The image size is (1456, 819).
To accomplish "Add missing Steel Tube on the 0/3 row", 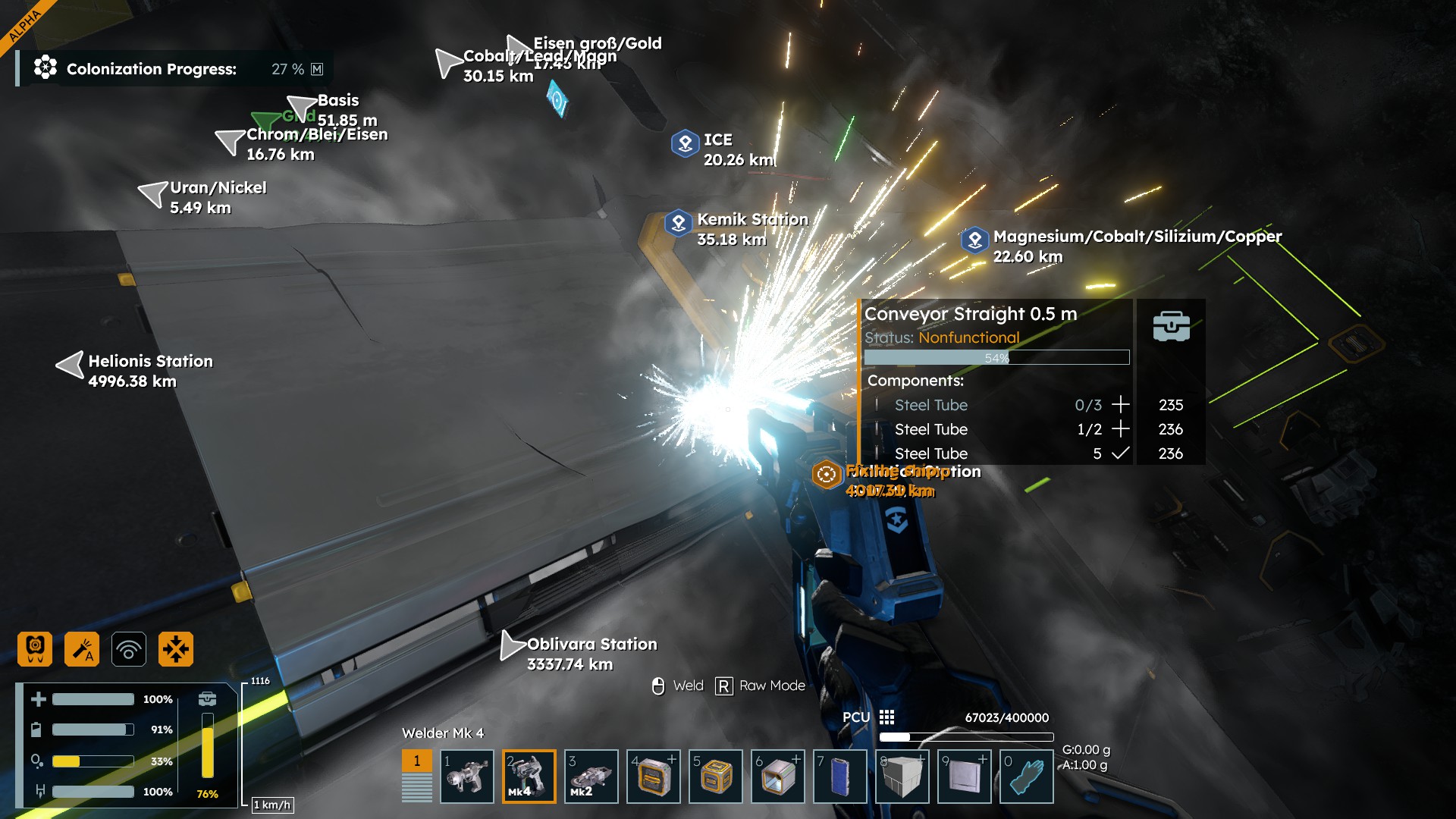I will pyautogui.click(x=1120, y=405).
